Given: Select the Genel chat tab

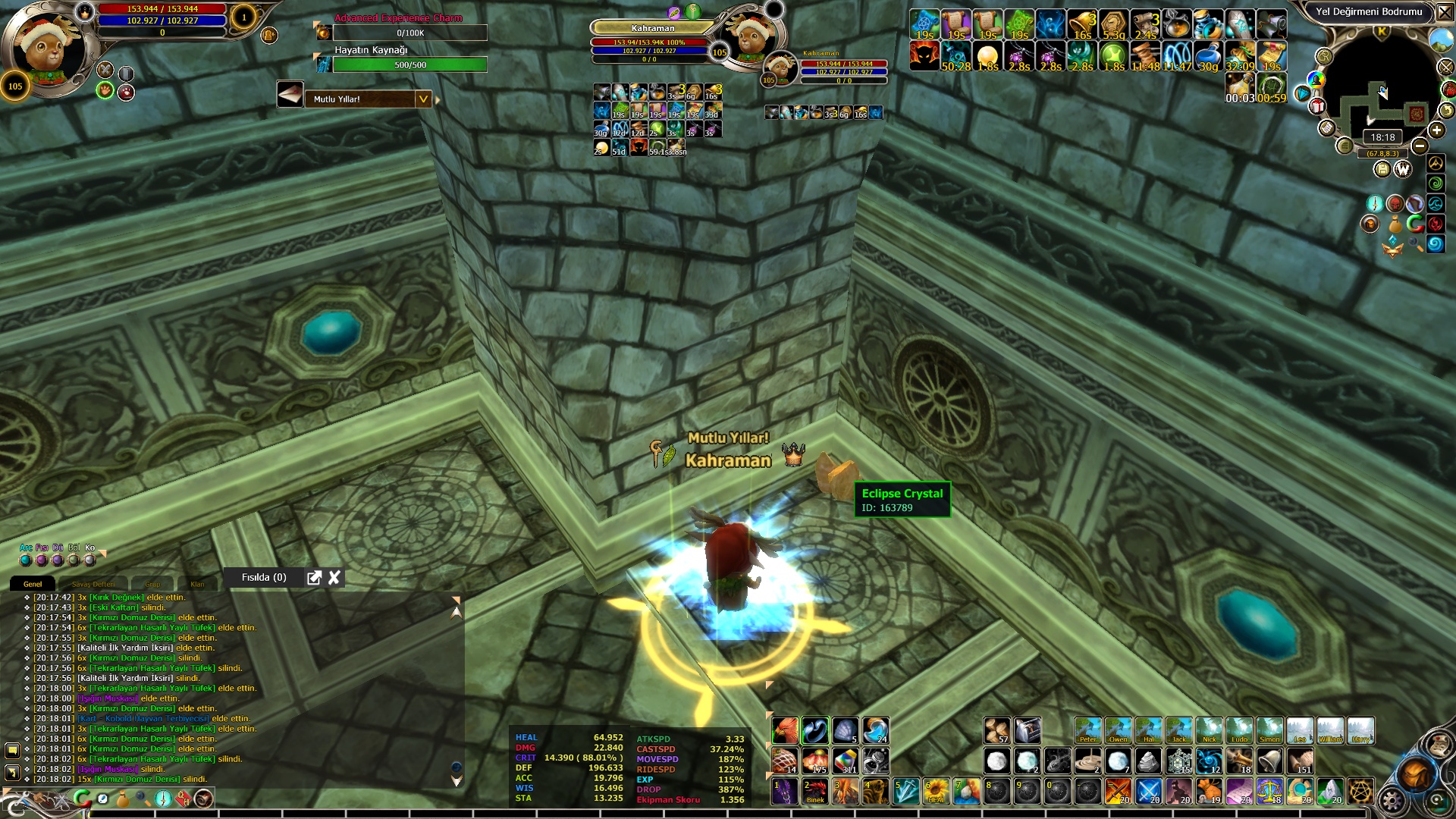Looking at the screenshot, I should [33, 584].
